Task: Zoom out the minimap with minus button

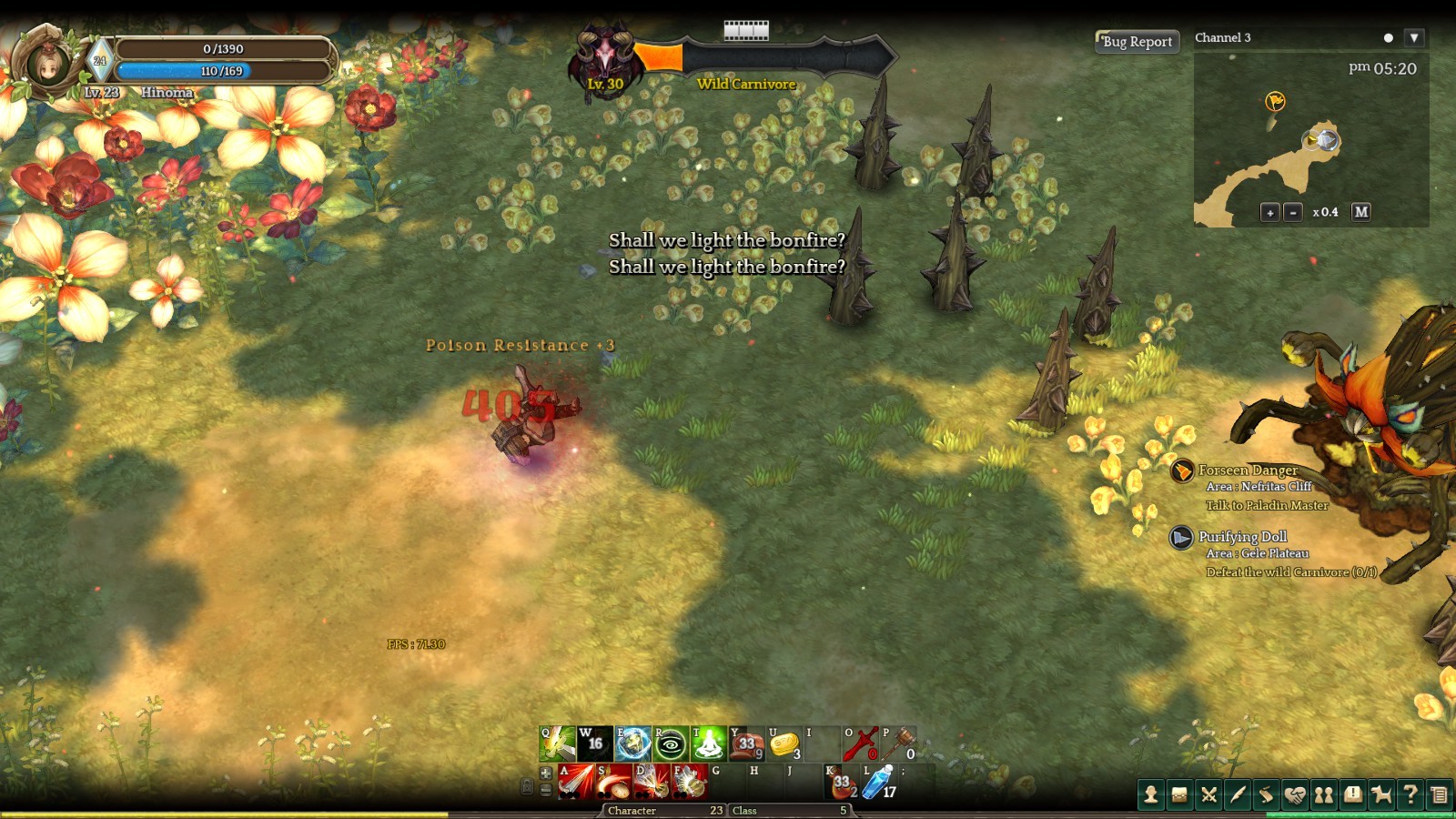Action: [1292, 213]
